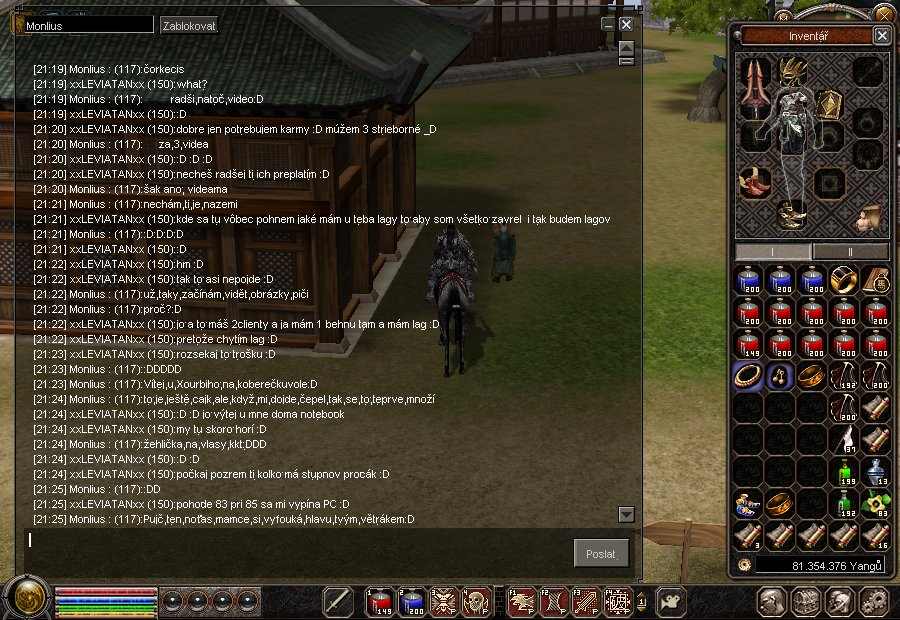This screenshot has width=900, height=620.
Task: Select the equipped golden shield slot
Action: coord(830,105)
